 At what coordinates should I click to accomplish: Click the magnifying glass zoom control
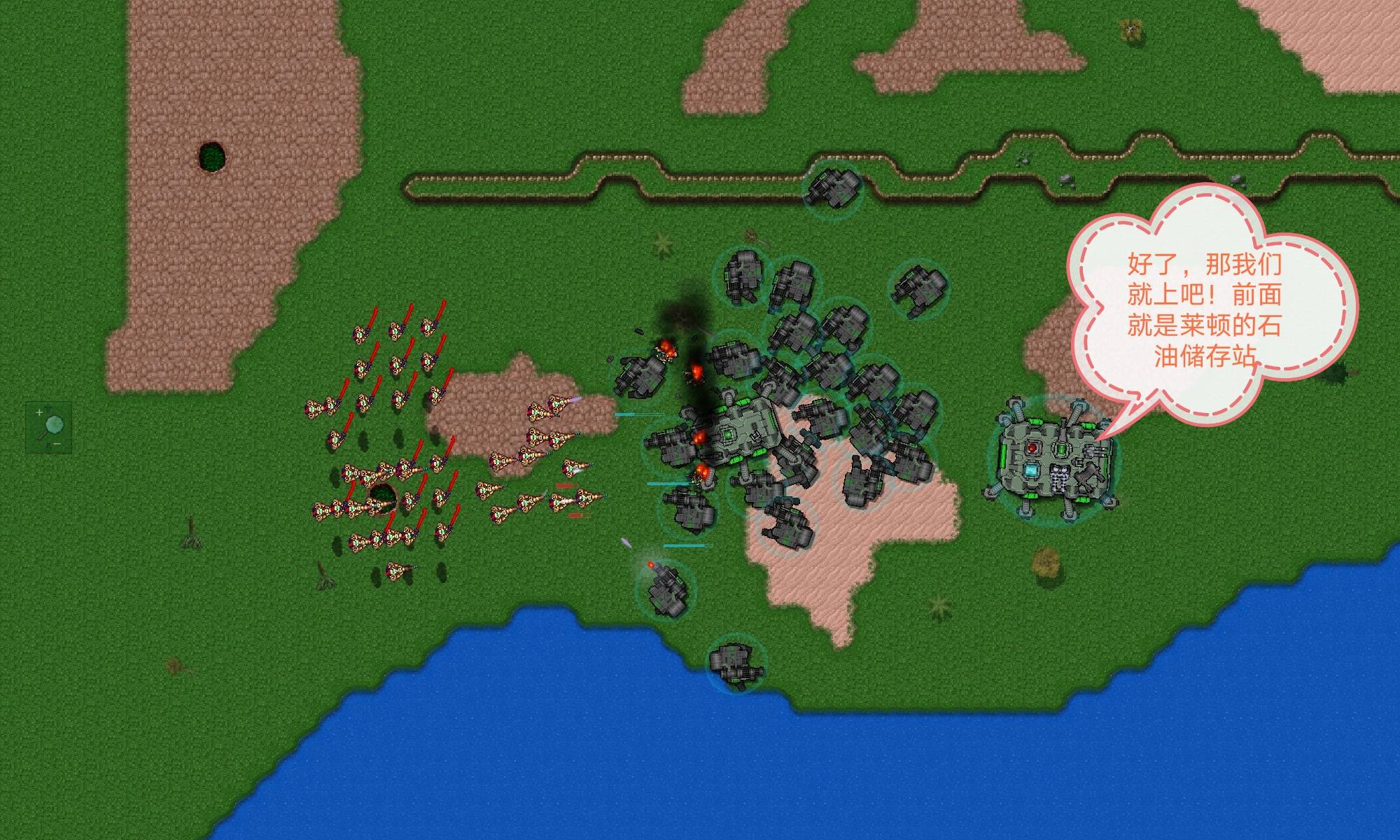coord(49,426)
